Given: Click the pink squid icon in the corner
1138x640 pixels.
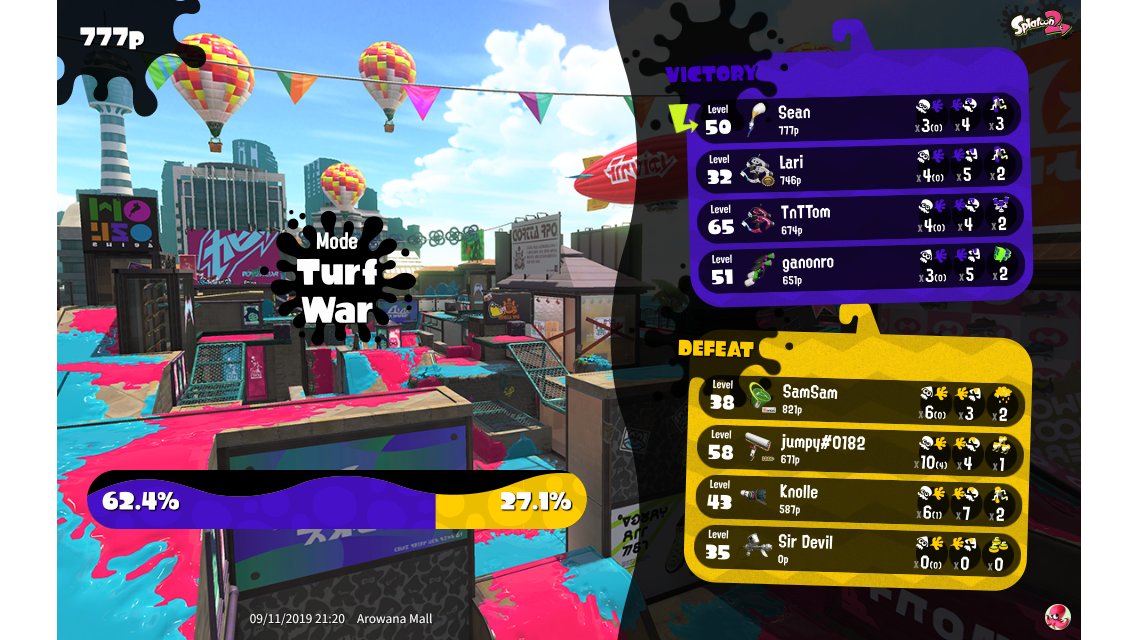Looking at the screenshot, I should 1058,617.
